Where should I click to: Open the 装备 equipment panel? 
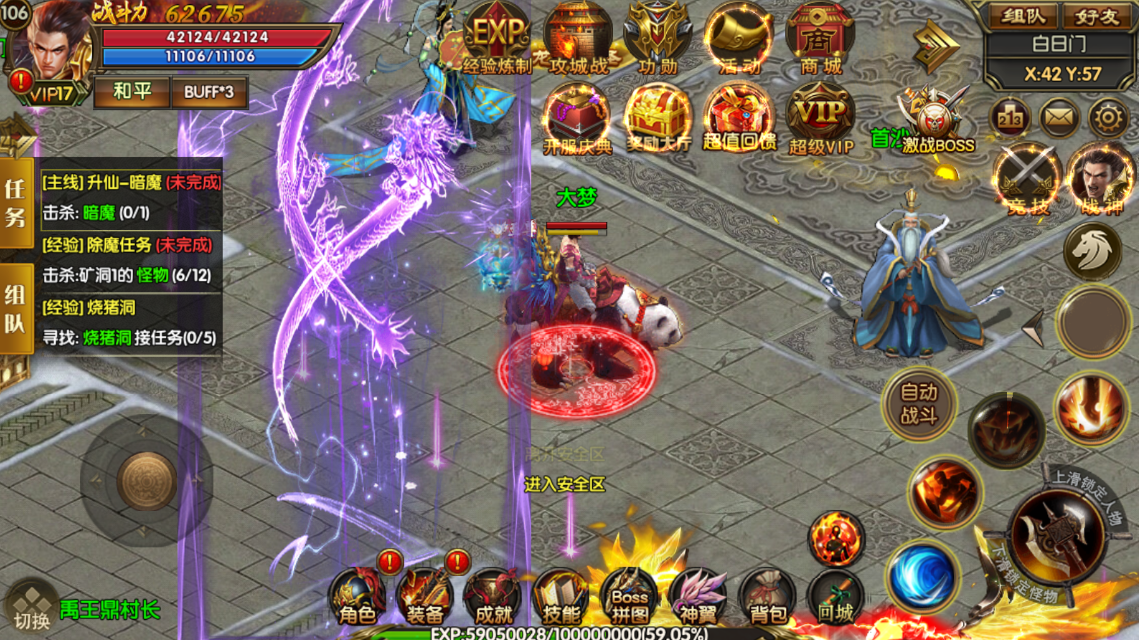(x=425, y=598)
